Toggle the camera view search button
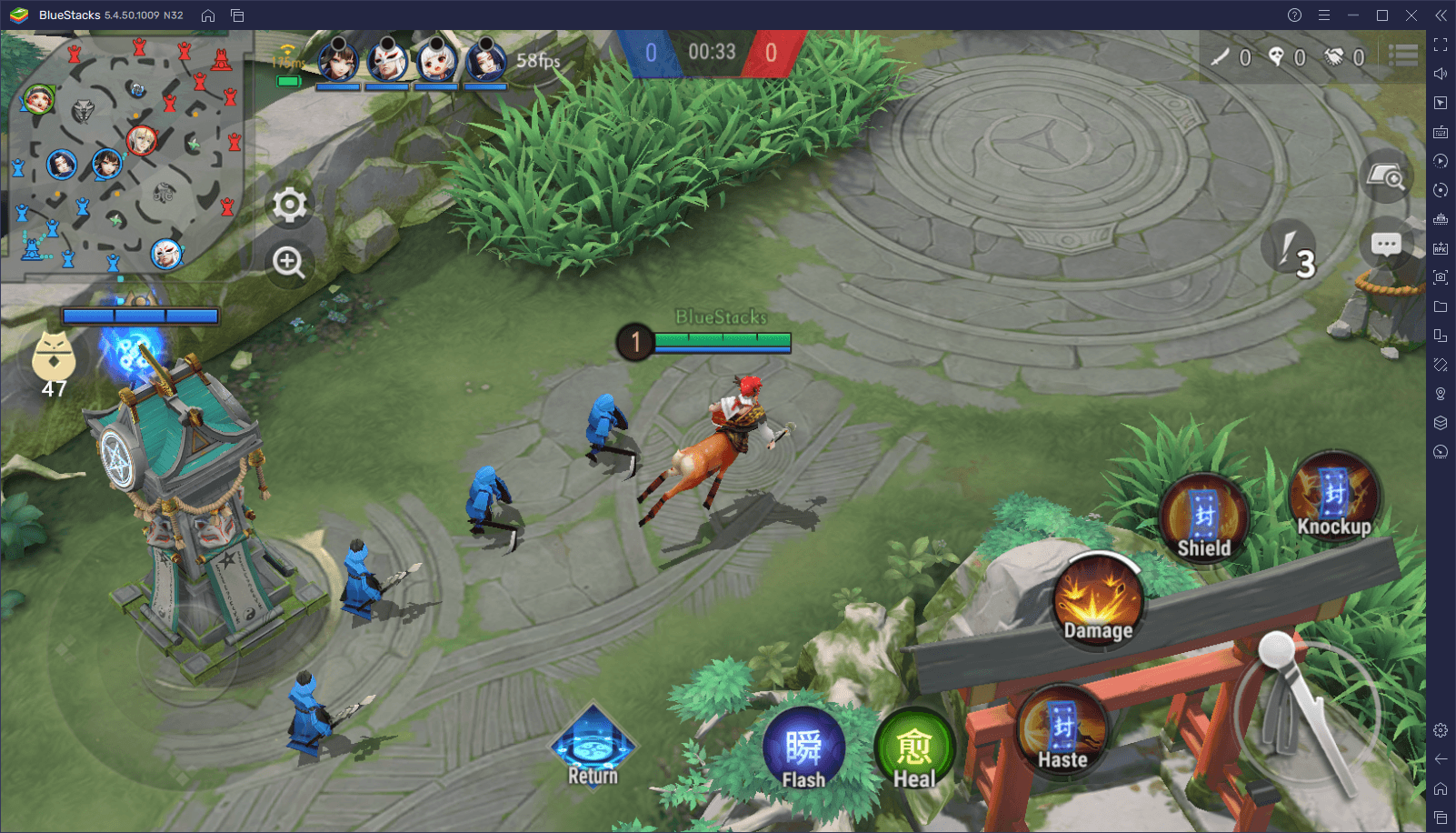This screenshot has width=1456, height=833. pos(1386,176)
